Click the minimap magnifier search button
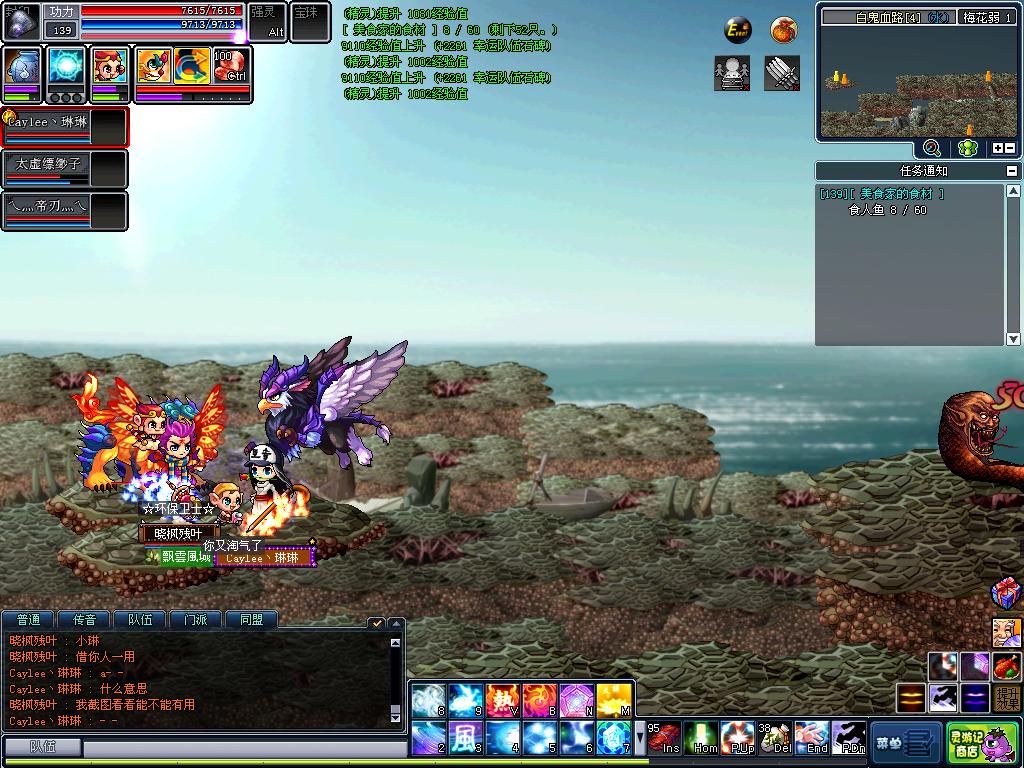The width and height of the screenshot is (1024, 768). point(931,148)
